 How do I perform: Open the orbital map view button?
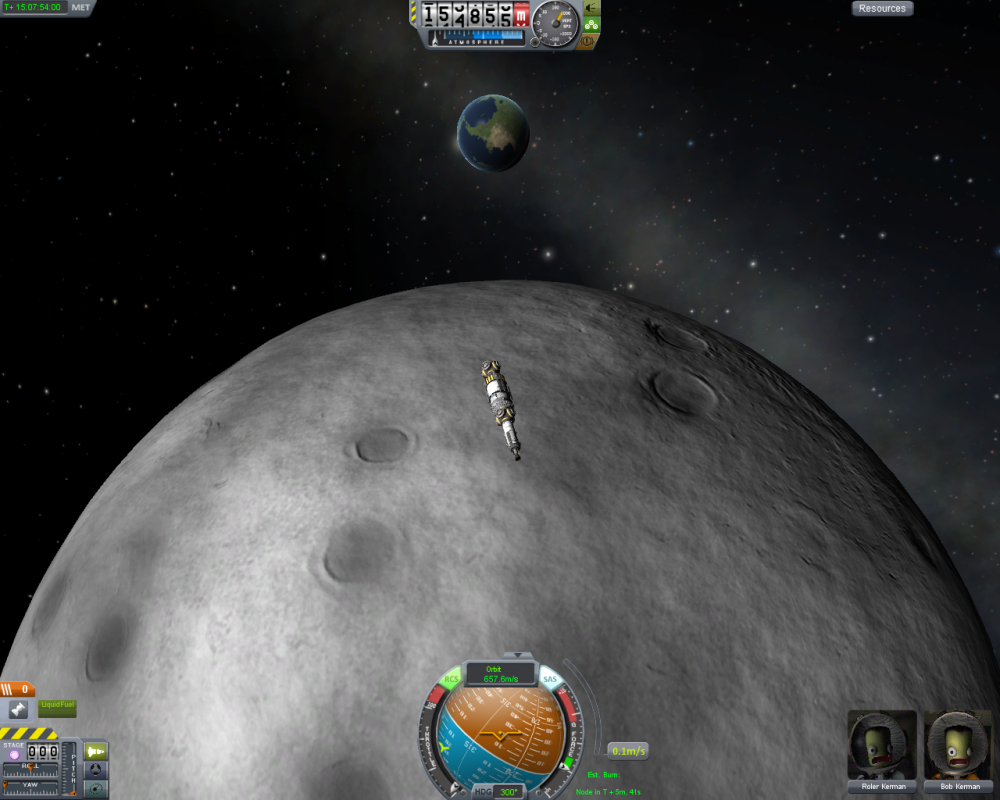pyautogui.click(x=96, y=789)
